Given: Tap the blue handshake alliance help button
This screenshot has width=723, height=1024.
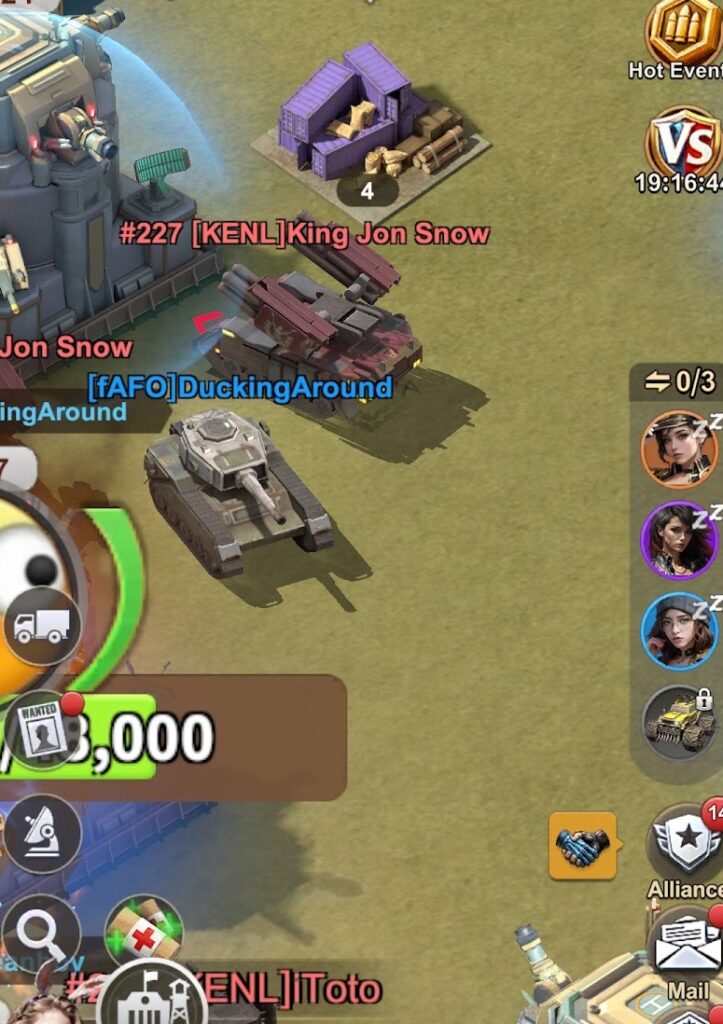Looking at the screenshot, I should 582,846.
